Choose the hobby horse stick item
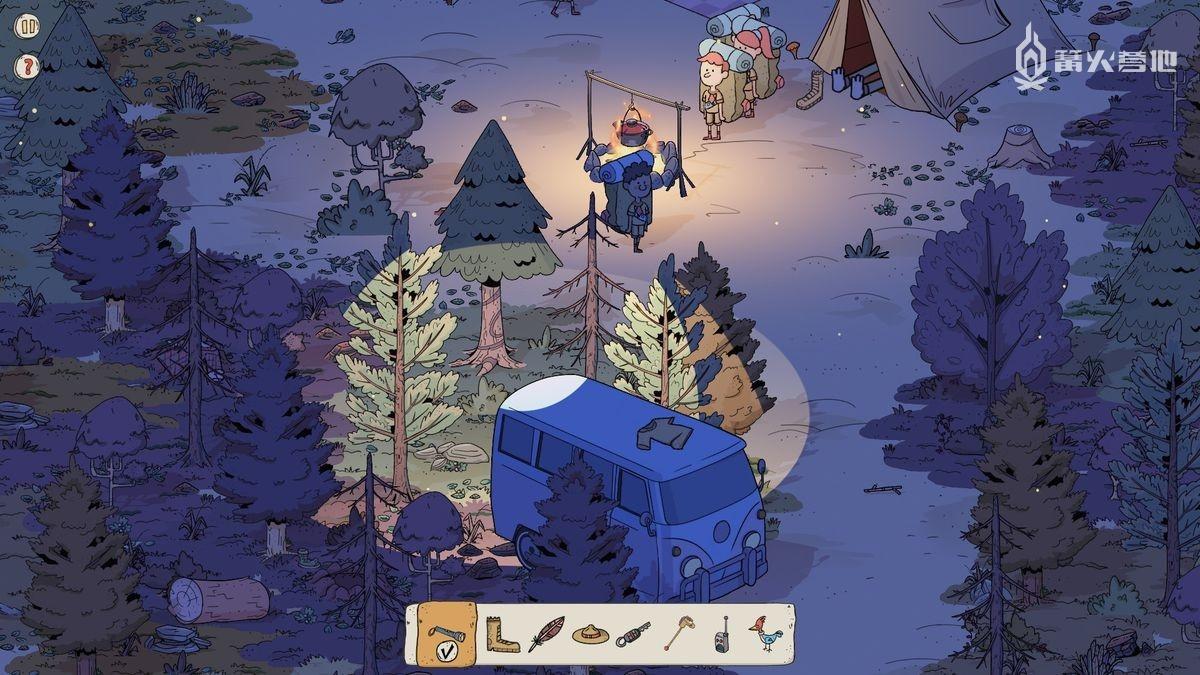 tap(678, 634)
